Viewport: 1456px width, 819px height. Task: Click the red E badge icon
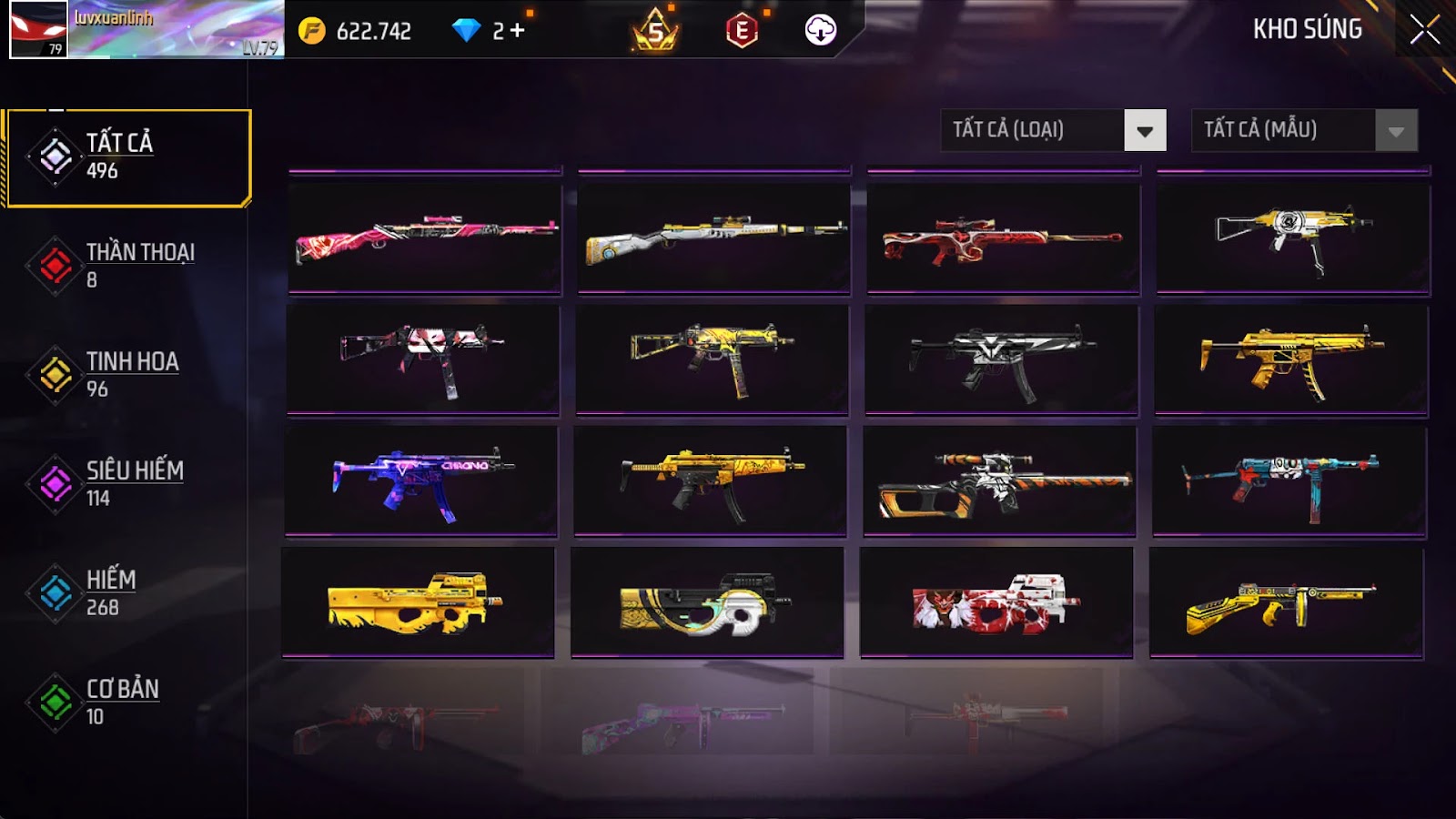pos(742,31)
